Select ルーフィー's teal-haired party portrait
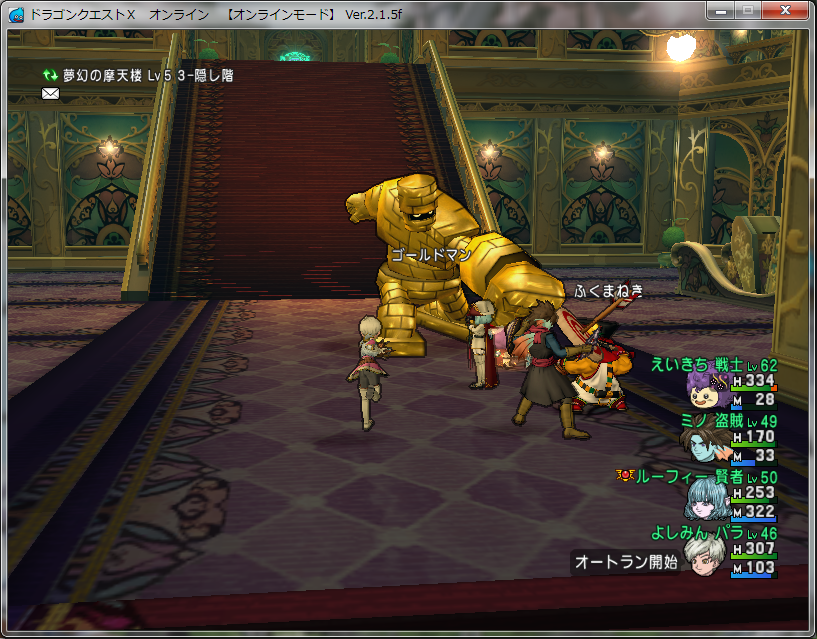Screen dimensions: 817x639 [706, 498]
